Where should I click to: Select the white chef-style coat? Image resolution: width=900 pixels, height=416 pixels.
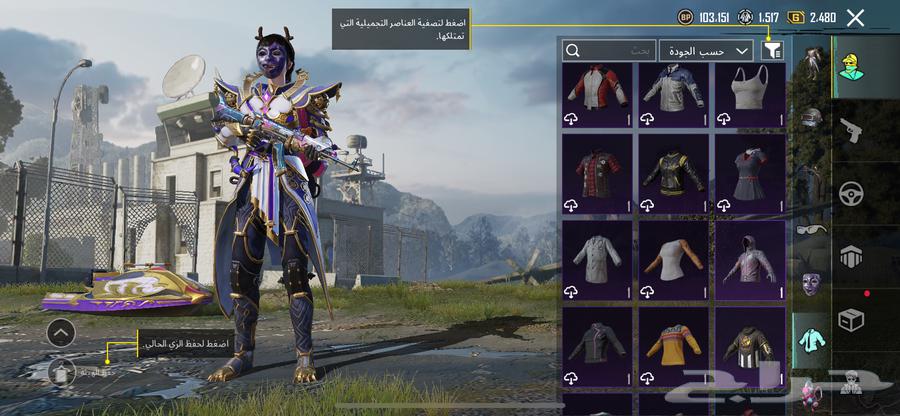[598, 260]
